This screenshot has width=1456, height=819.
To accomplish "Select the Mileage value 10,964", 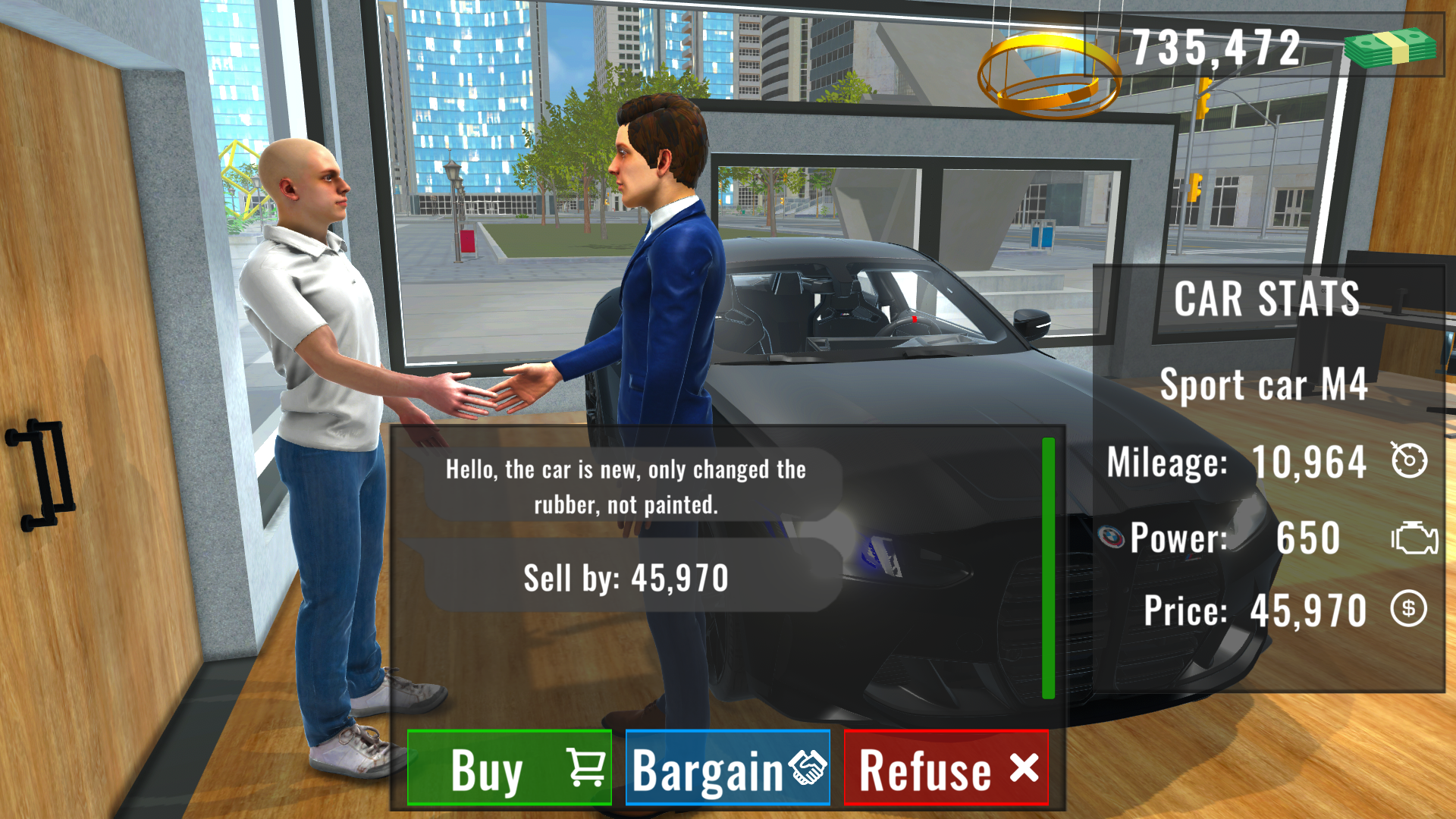I will pos(1311,460).
